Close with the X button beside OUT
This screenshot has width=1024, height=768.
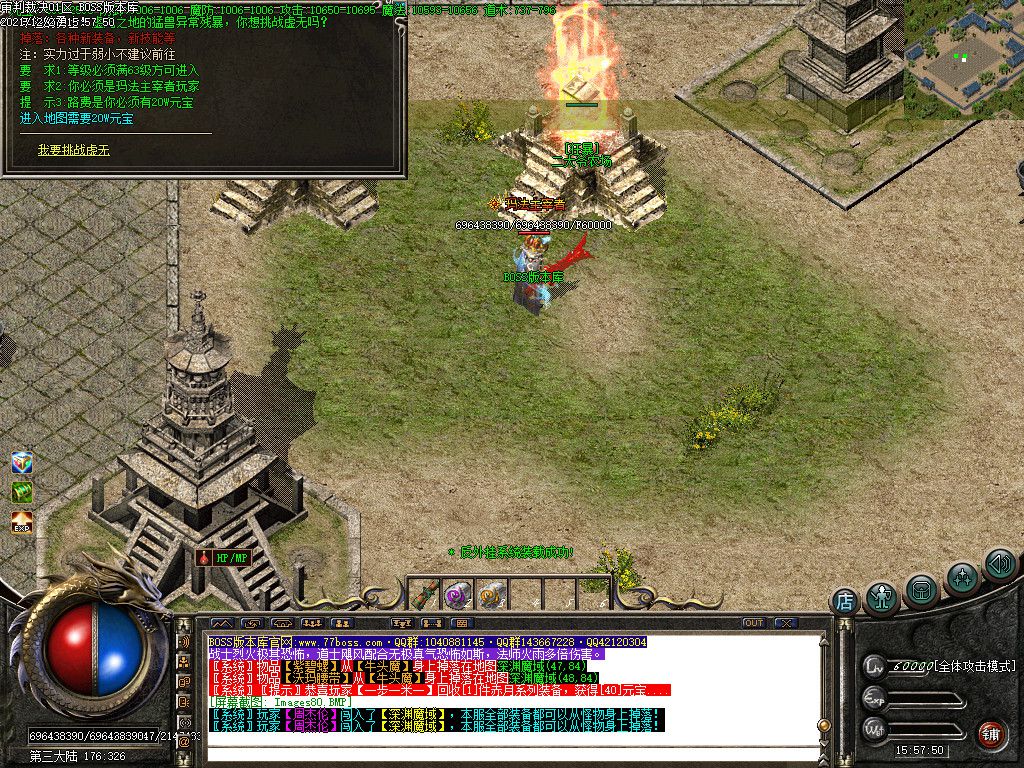(785, 623)
